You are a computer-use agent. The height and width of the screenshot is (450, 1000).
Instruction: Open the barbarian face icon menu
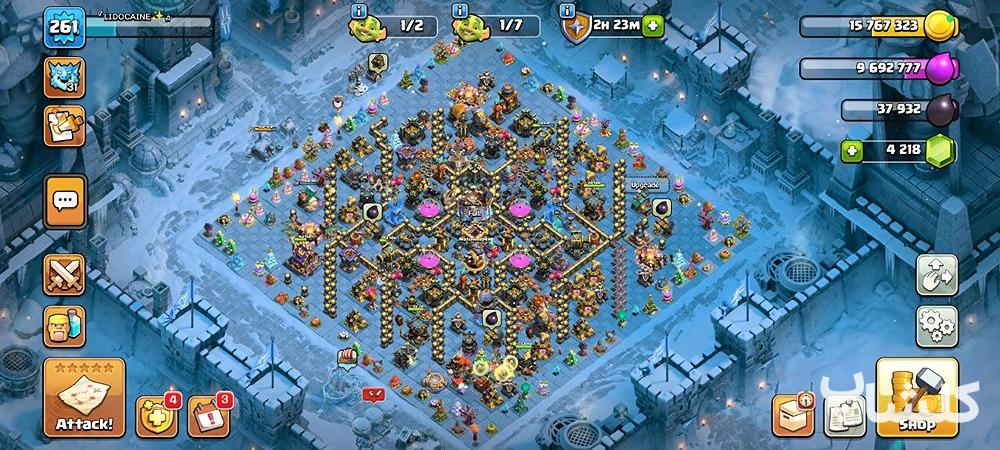[65, 326]
